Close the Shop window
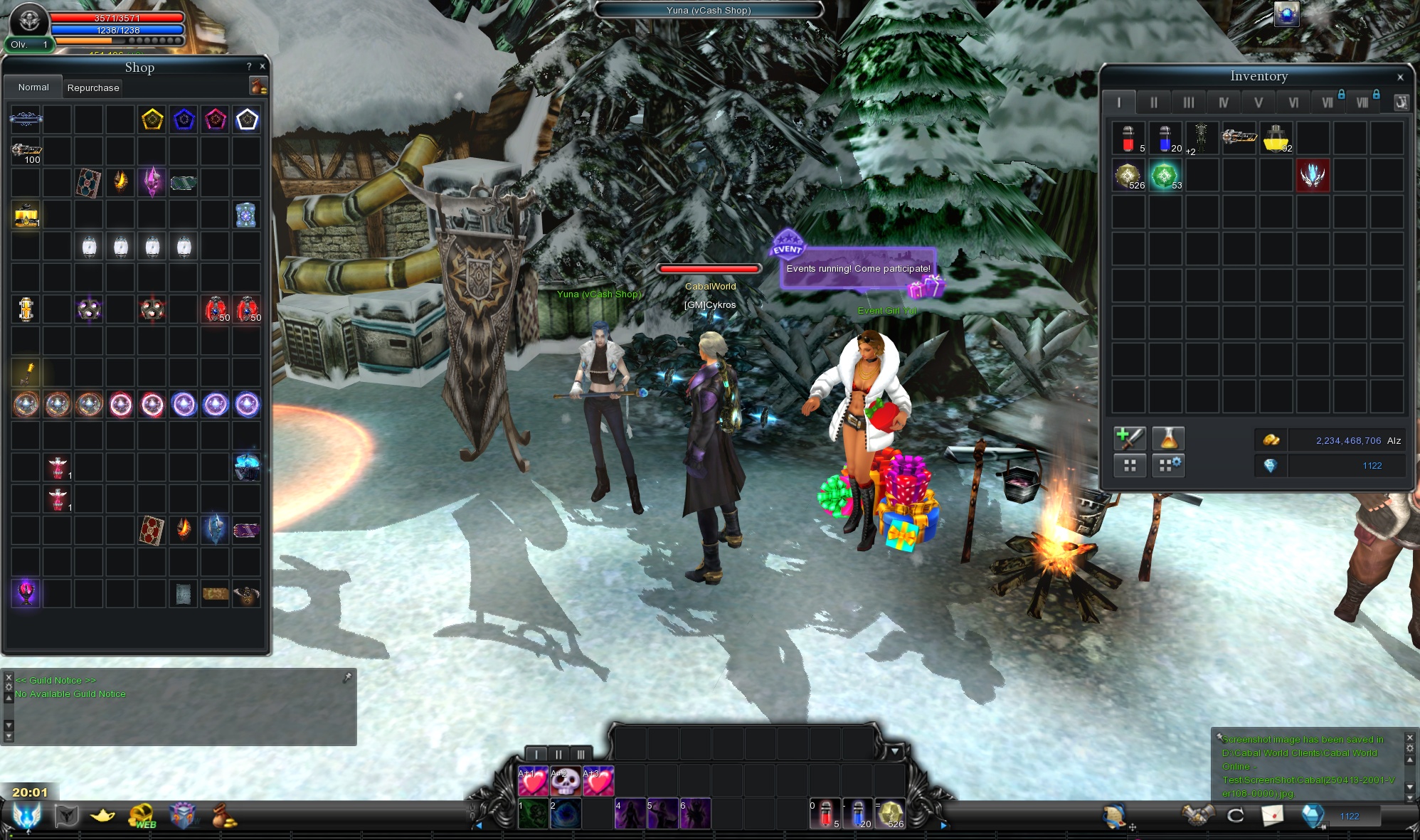 263,66
